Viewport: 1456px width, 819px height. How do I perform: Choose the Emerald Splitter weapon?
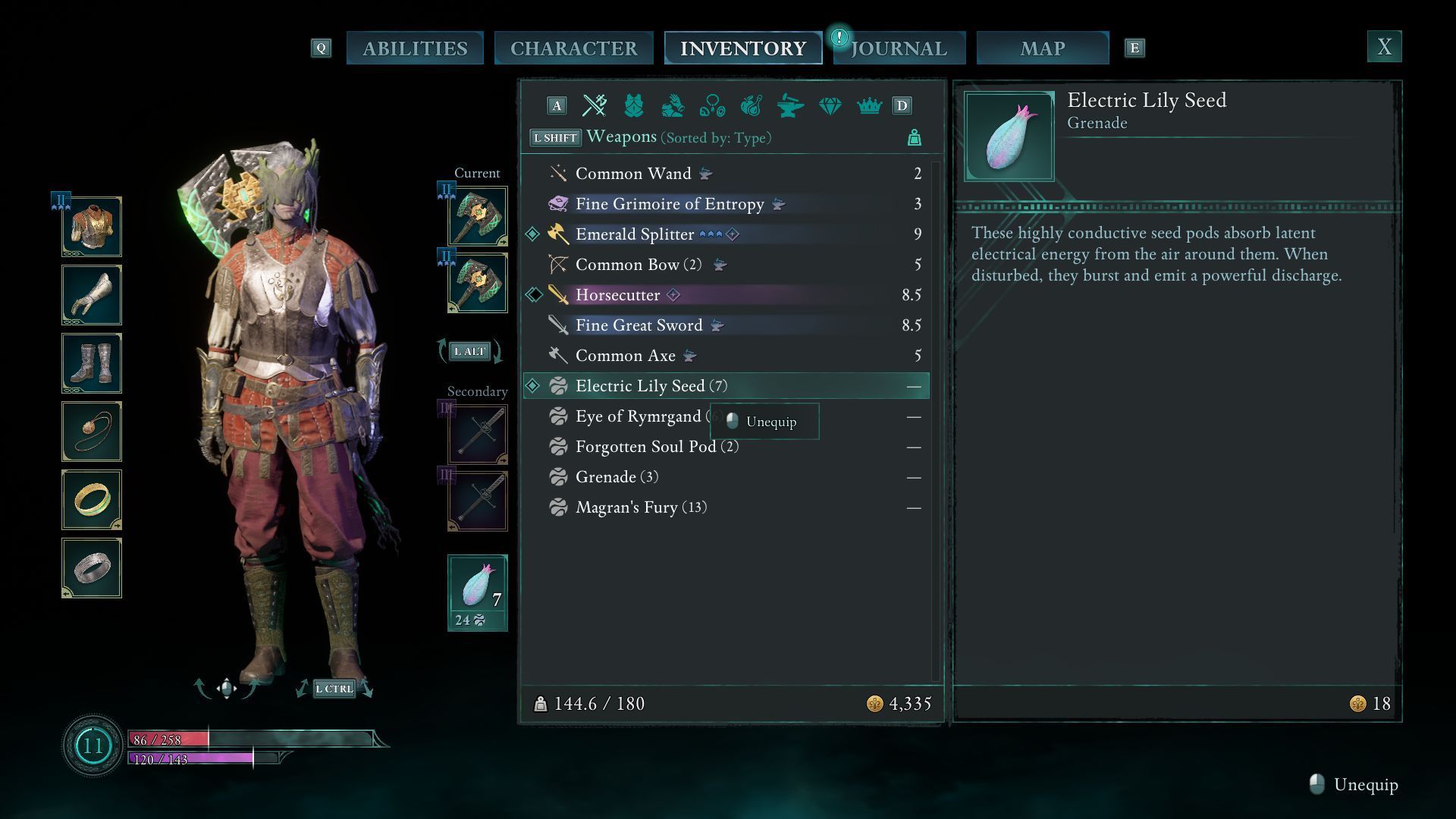point(635,234)
